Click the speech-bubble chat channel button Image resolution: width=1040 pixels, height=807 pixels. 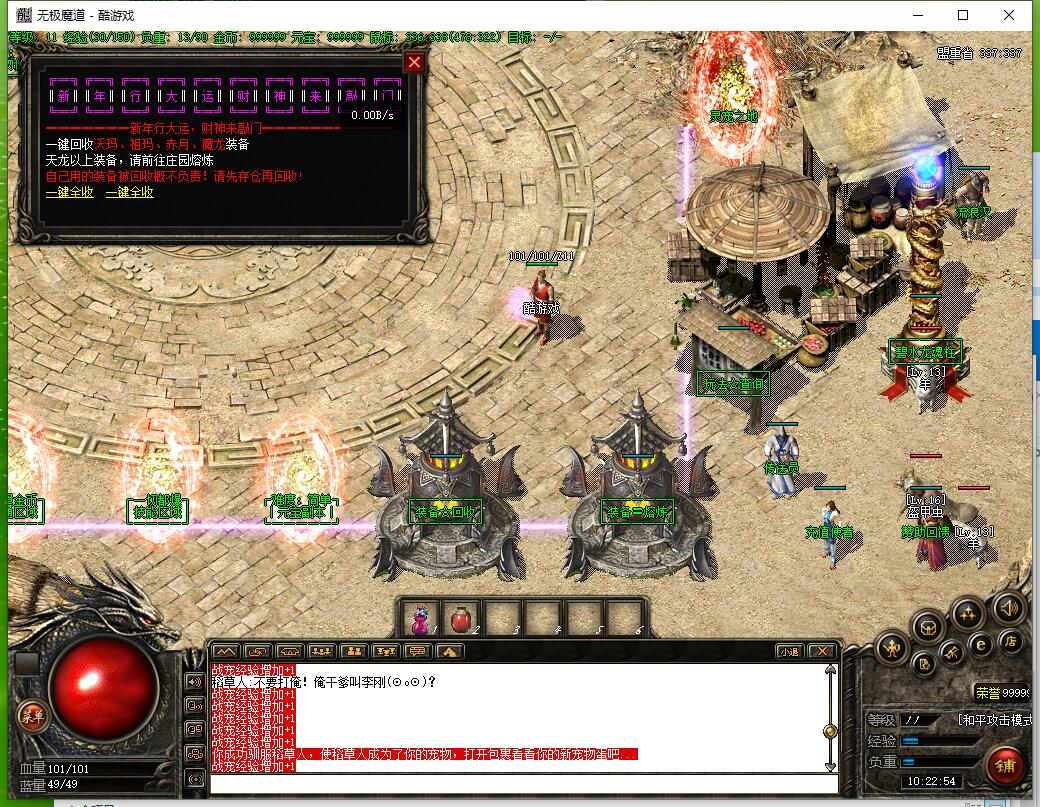click(419, 651)
